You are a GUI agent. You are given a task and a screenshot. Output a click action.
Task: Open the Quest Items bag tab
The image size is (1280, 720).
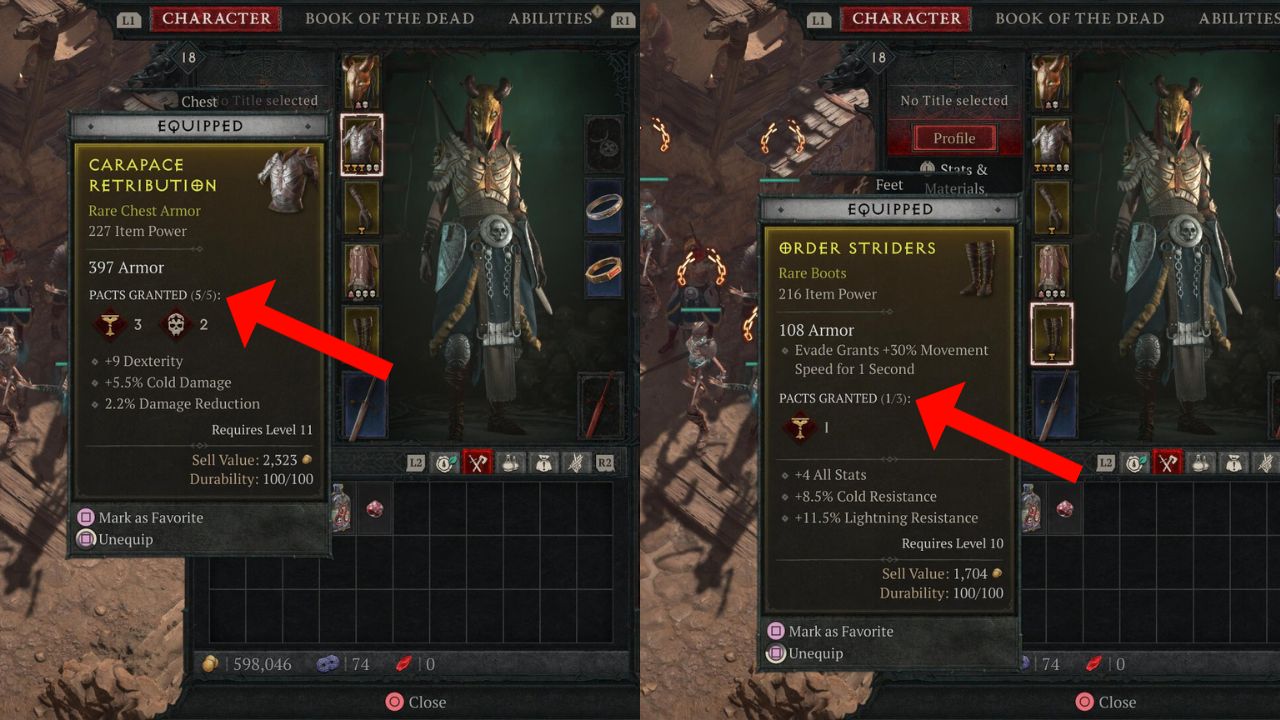[x=546, y=462]
